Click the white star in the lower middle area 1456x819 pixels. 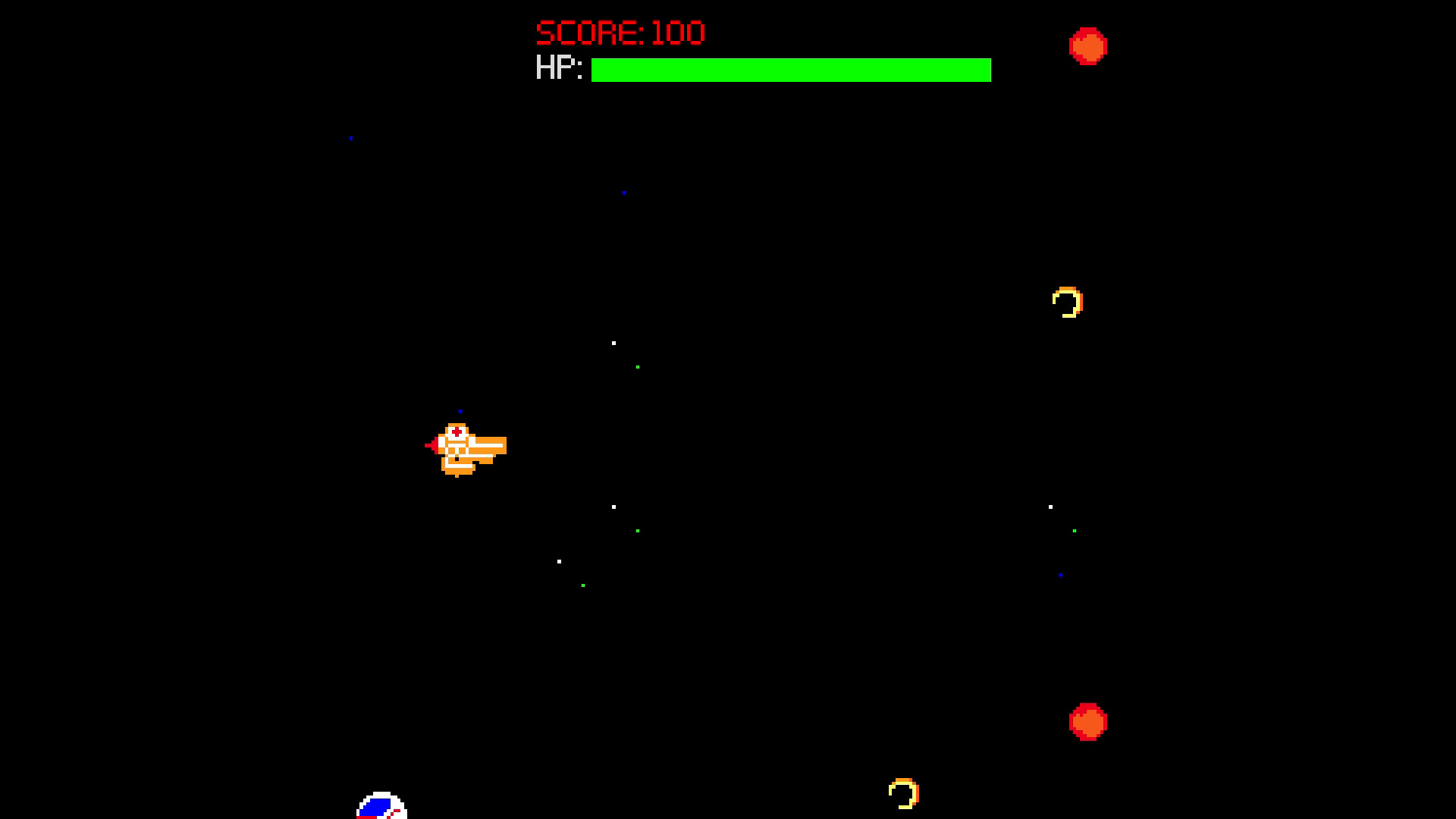(x=559, y=560)
